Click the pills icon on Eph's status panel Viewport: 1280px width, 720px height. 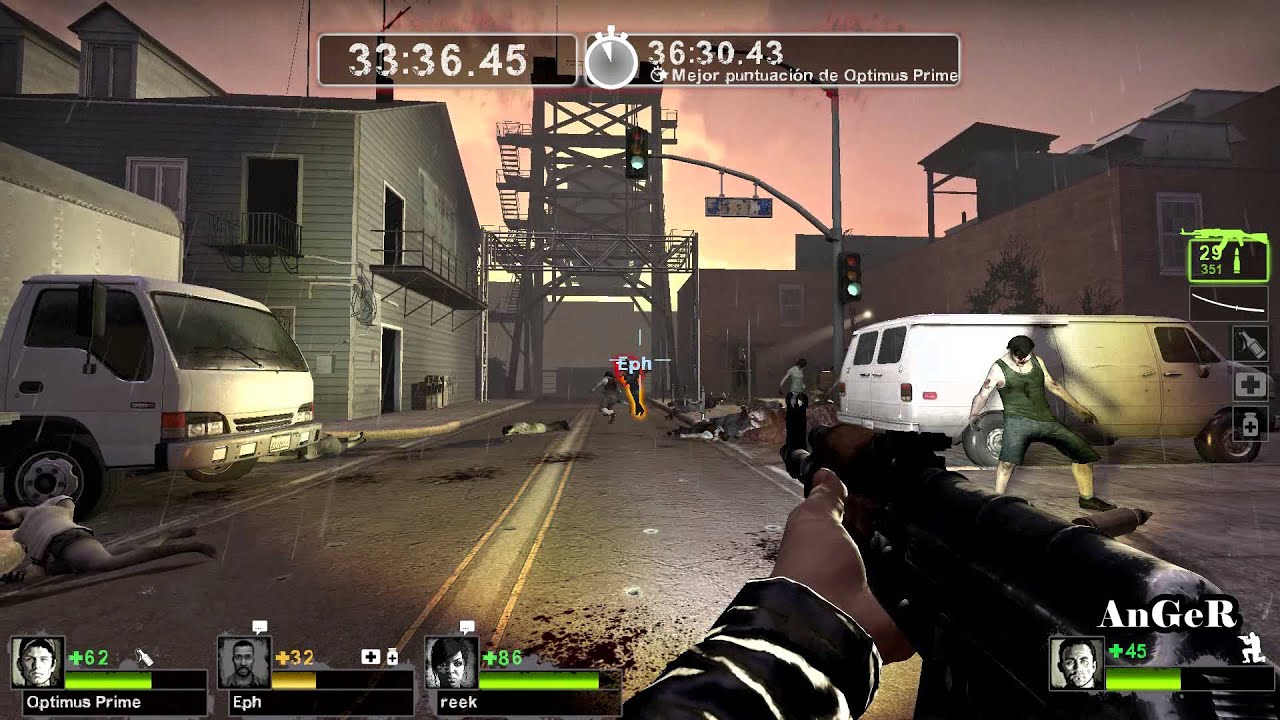click(x=391, y=658)
